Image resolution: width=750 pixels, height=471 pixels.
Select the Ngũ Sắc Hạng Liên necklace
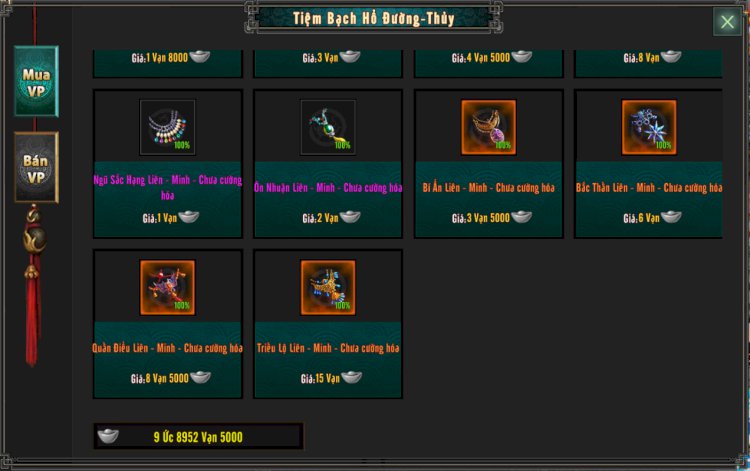[x=167, y=128]
